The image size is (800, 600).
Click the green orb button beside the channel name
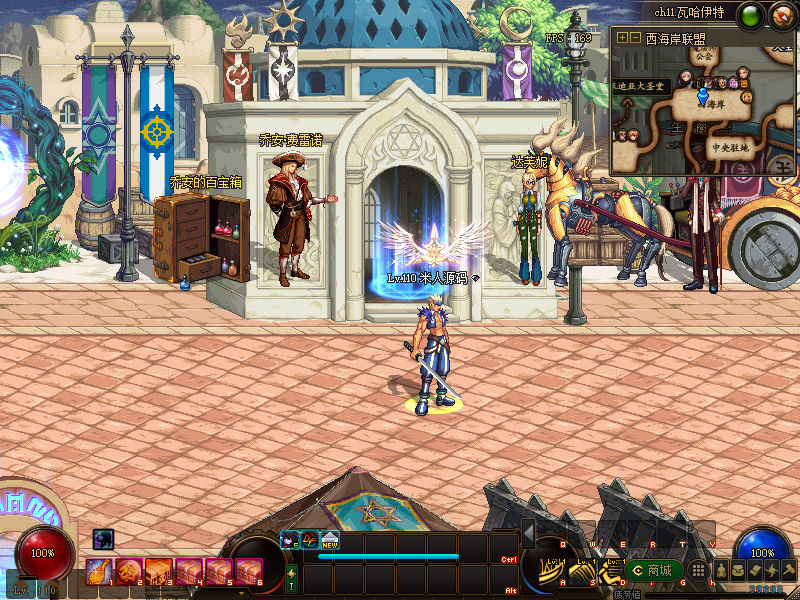749,15
